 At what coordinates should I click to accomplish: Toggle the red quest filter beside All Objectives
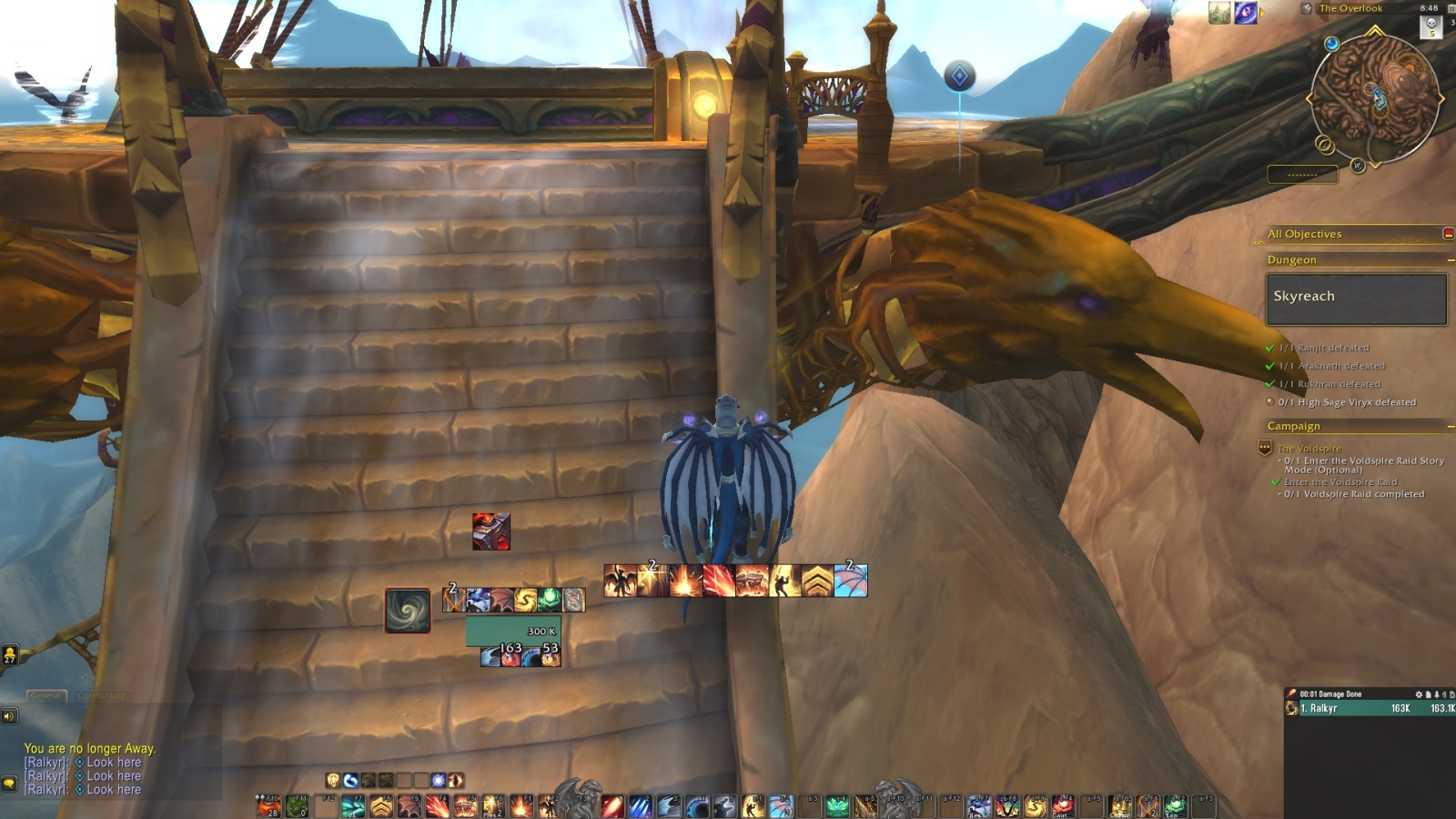click(x=1449, y=234)
